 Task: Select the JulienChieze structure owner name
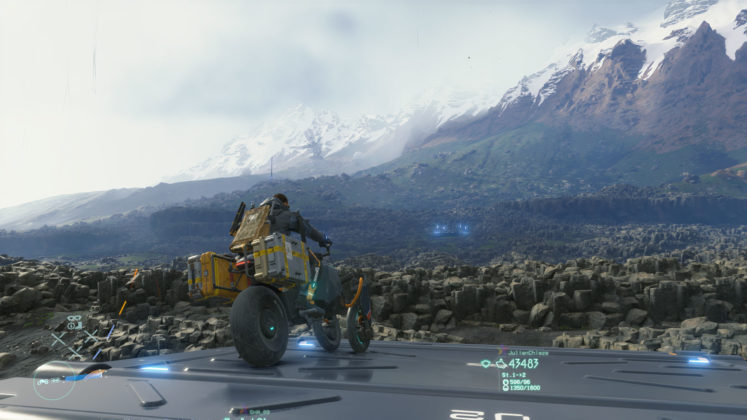click(x=529, y=353)
